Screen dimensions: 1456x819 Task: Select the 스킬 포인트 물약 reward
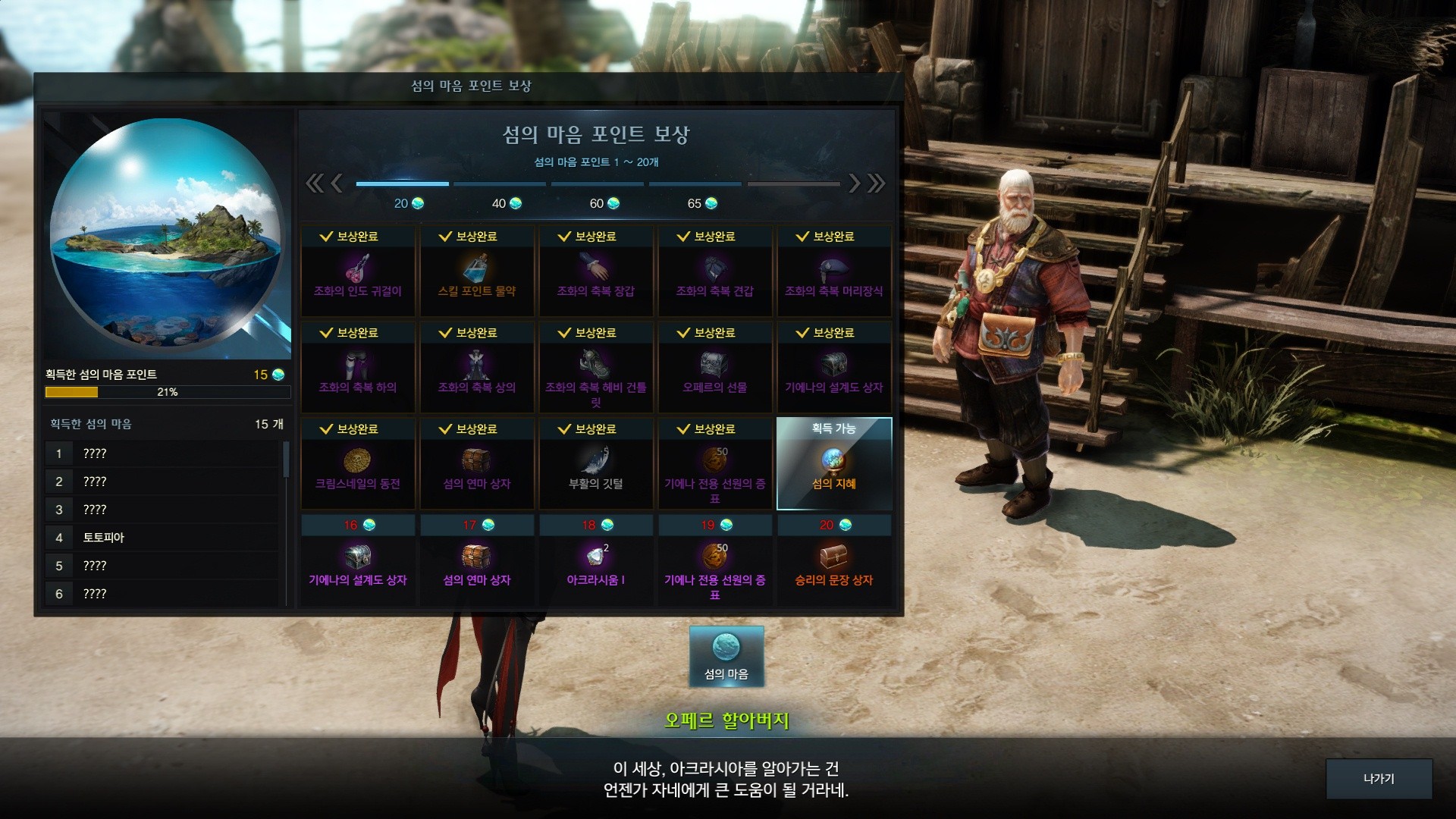click(476, 271)
